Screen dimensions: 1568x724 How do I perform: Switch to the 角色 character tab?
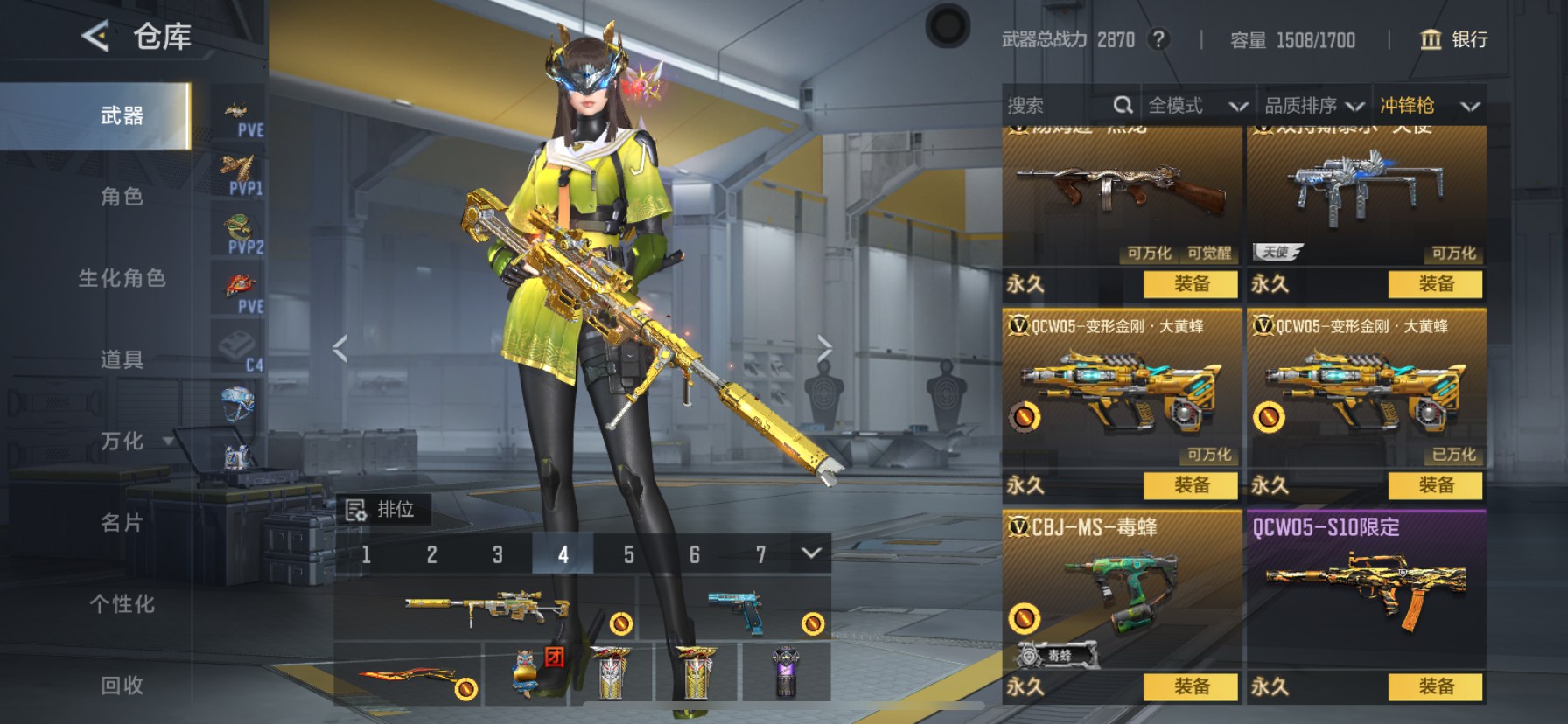point(122,197)
